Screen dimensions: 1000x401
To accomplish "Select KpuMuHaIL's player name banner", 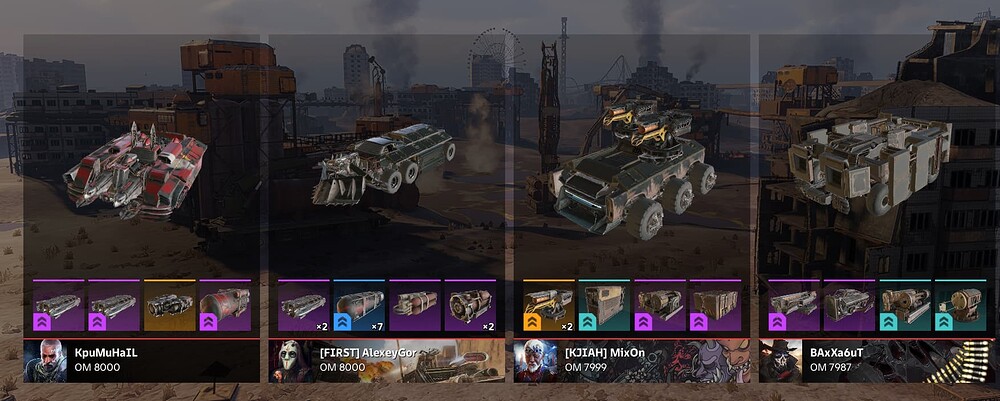I will pyautogui.click(x=140, y=360).
